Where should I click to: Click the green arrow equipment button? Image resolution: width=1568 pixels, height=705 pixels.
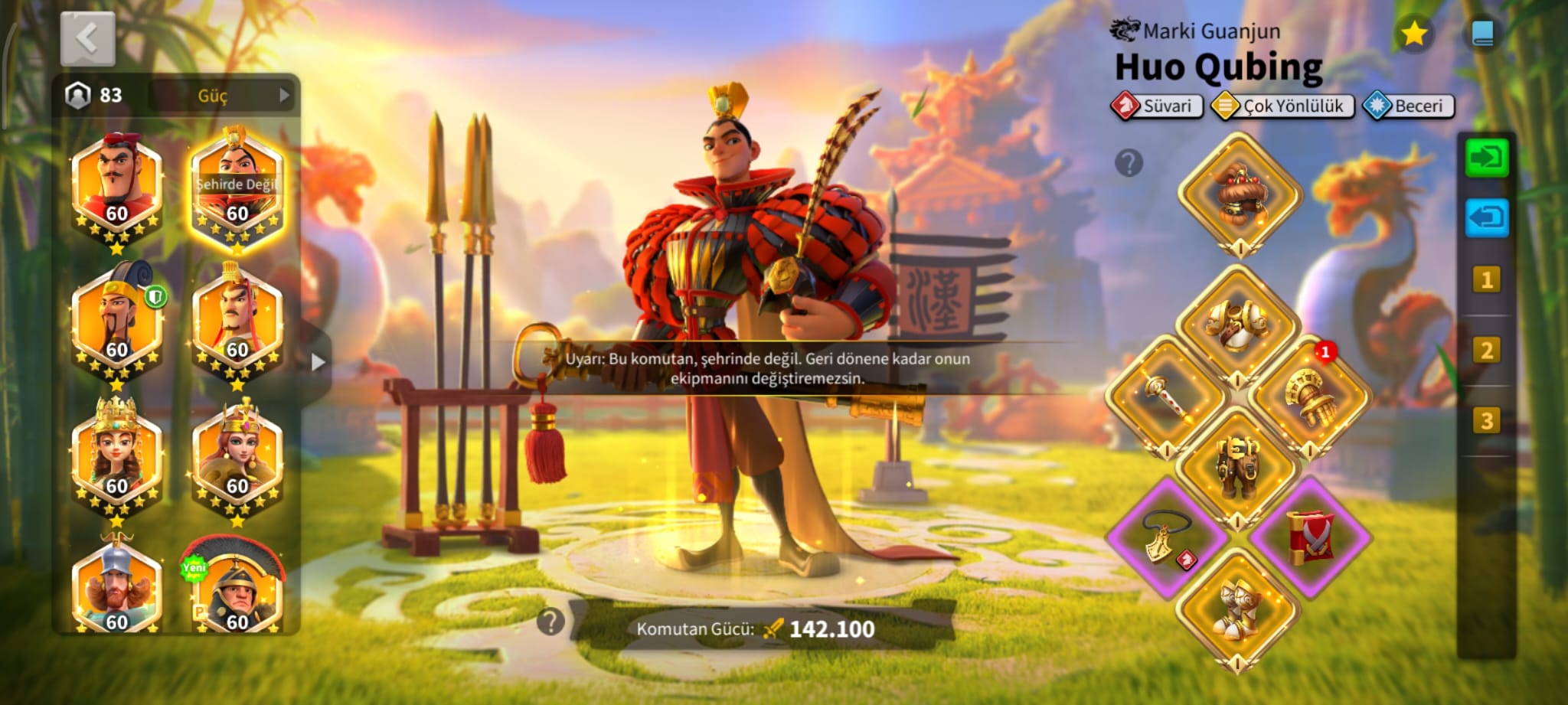(1486, 158)
